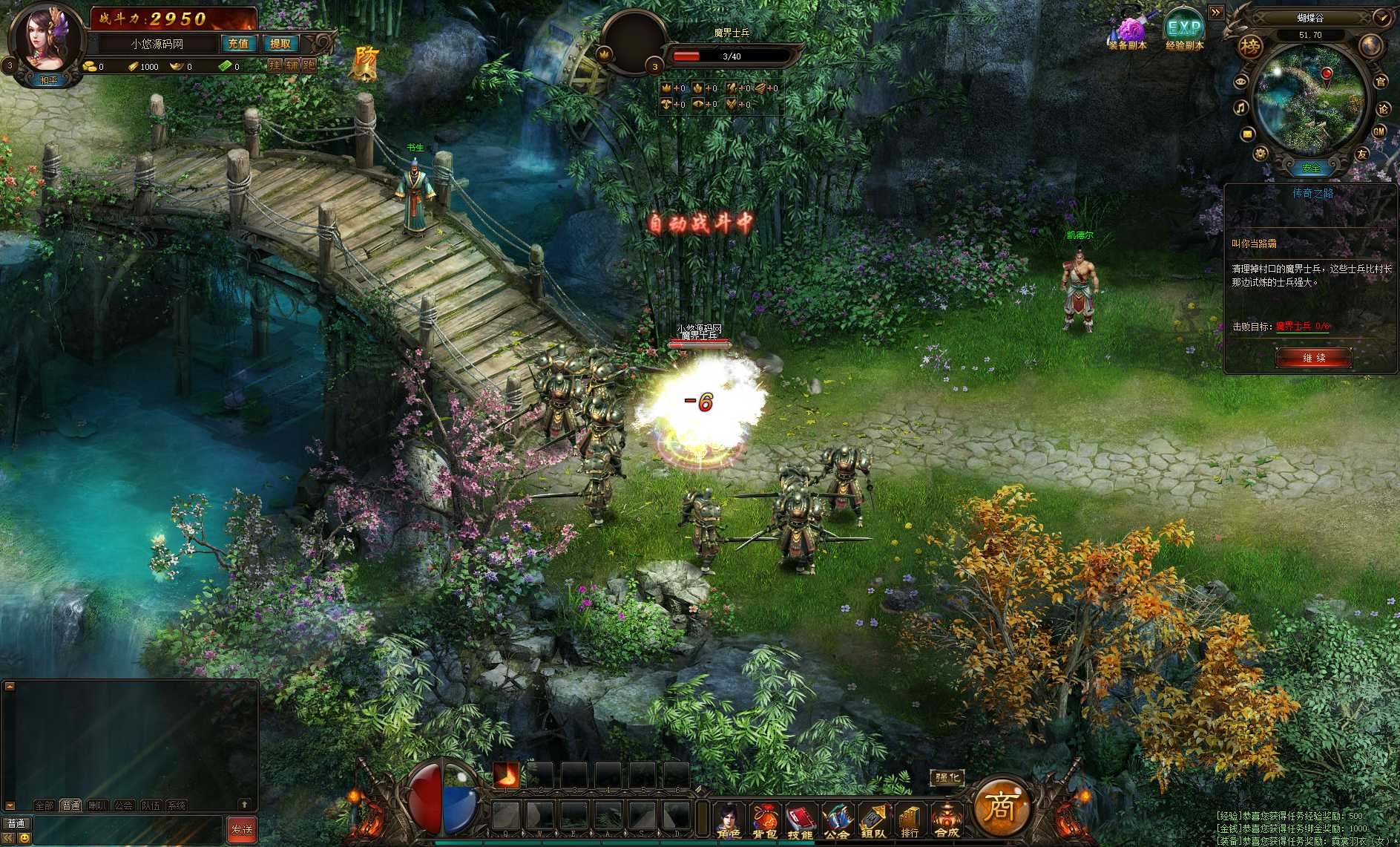Open the 榜 ranking button by the minimap
Viewport: 1400px width, 847px height.
tap(1250, 48)
